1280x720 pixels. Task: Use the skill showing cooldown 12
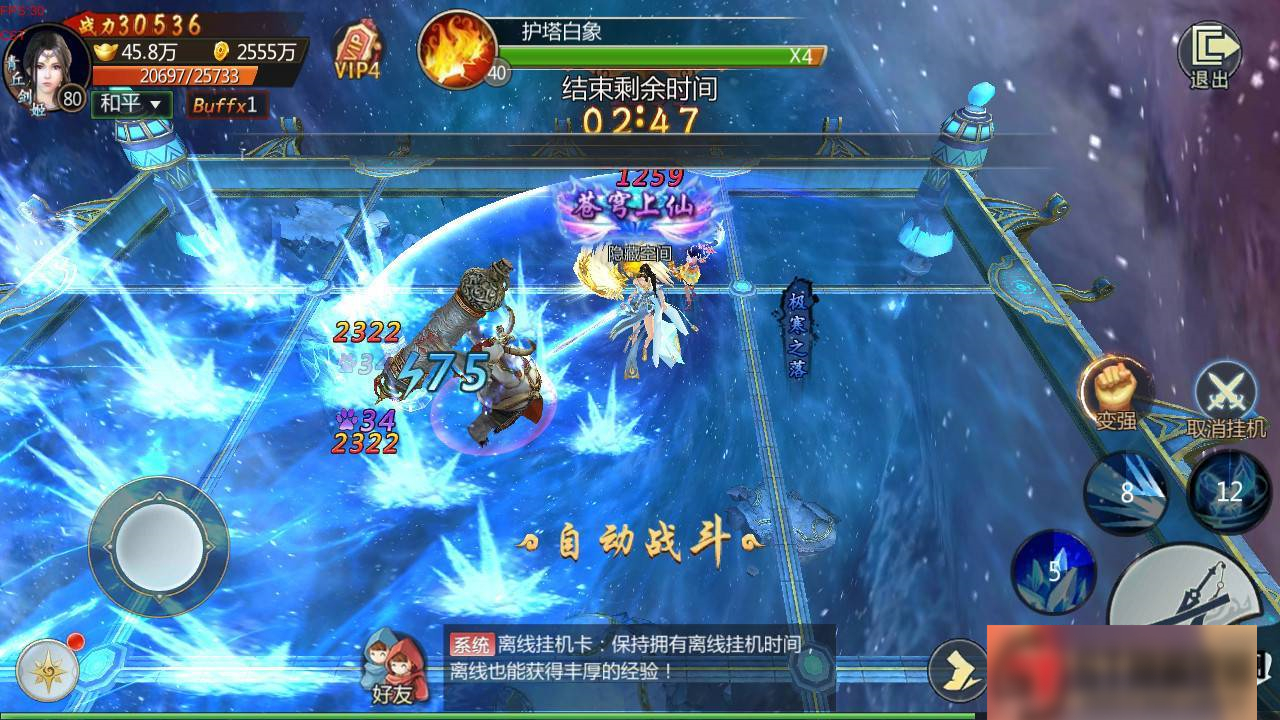point(1228,490)
